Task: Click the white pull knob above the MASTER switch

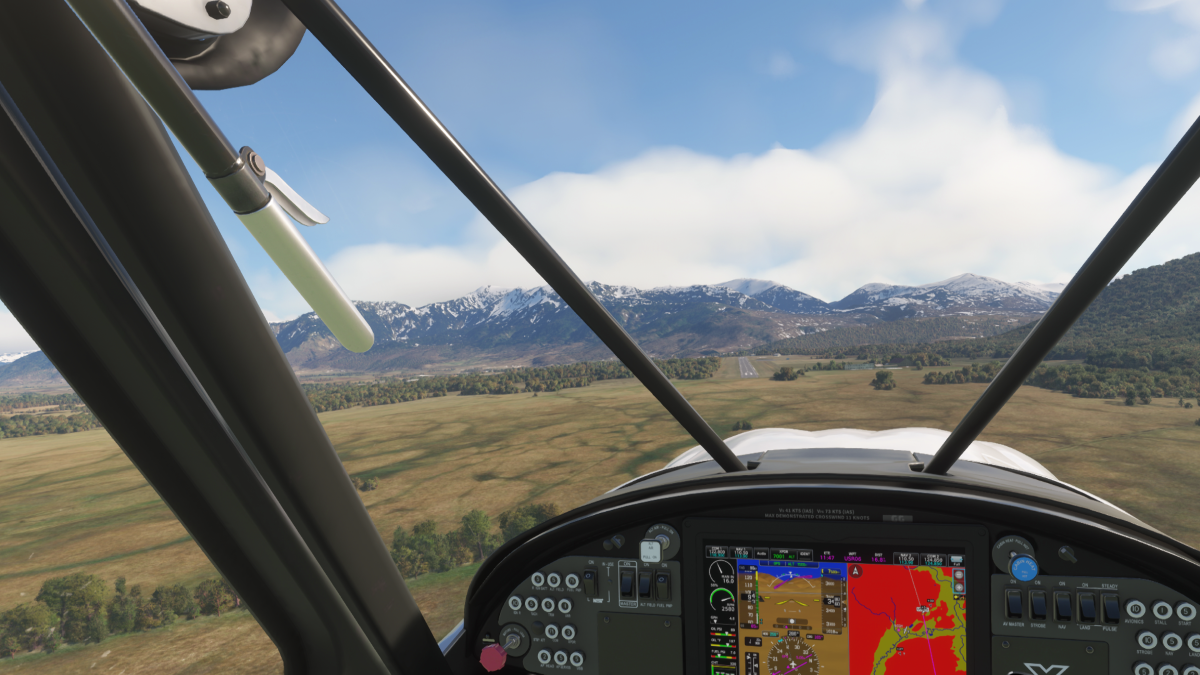Action: click(650, 550)
